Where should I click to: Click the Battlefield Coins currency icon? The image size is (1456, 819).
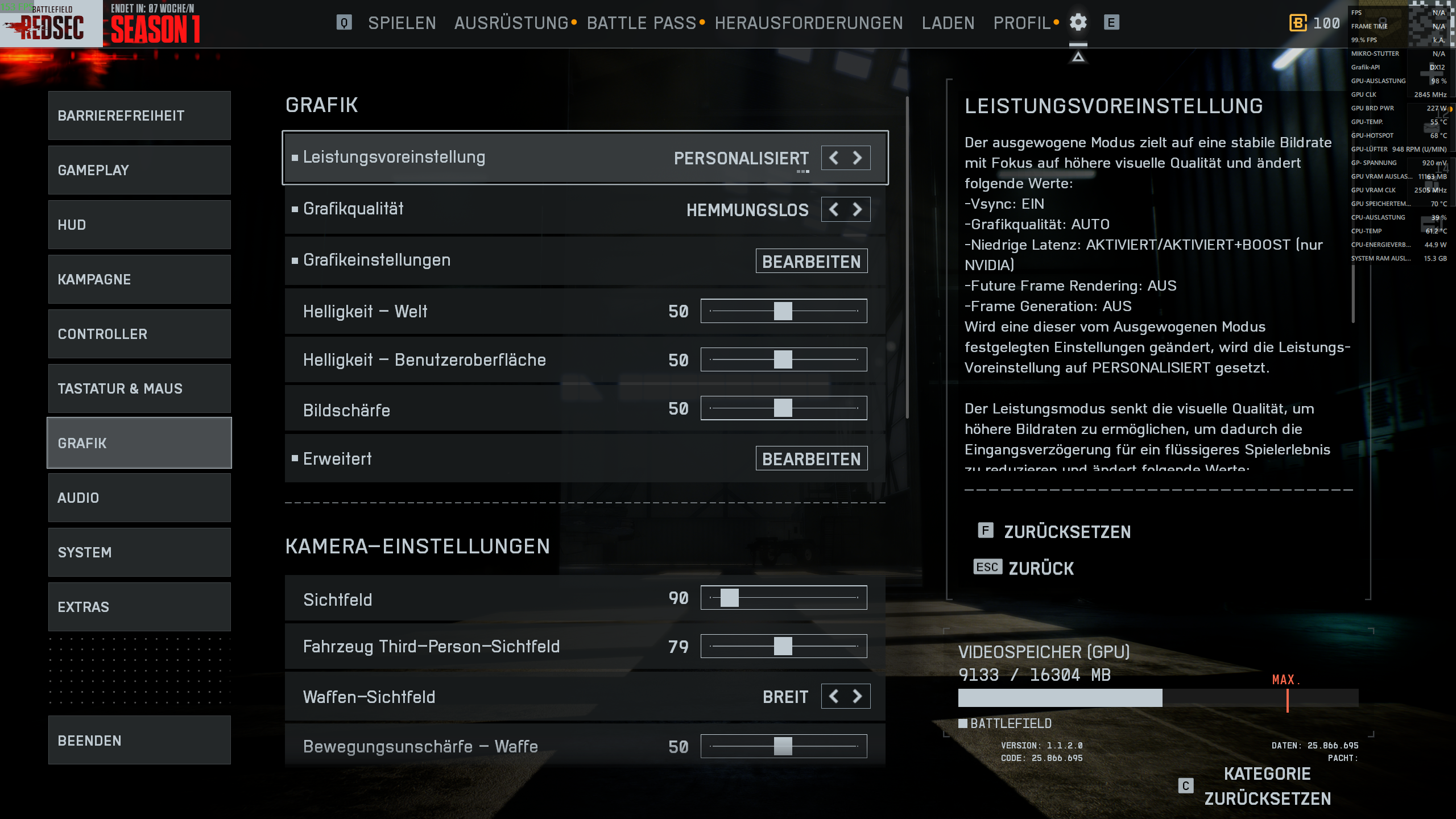(x=1297, y=23)
